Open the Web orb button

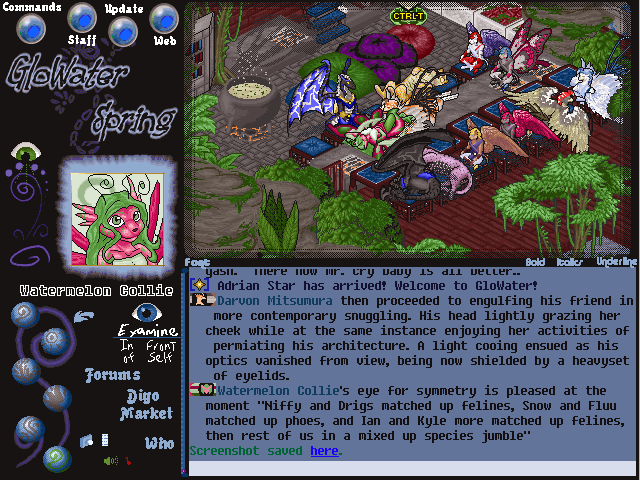[x=164, y=18]
